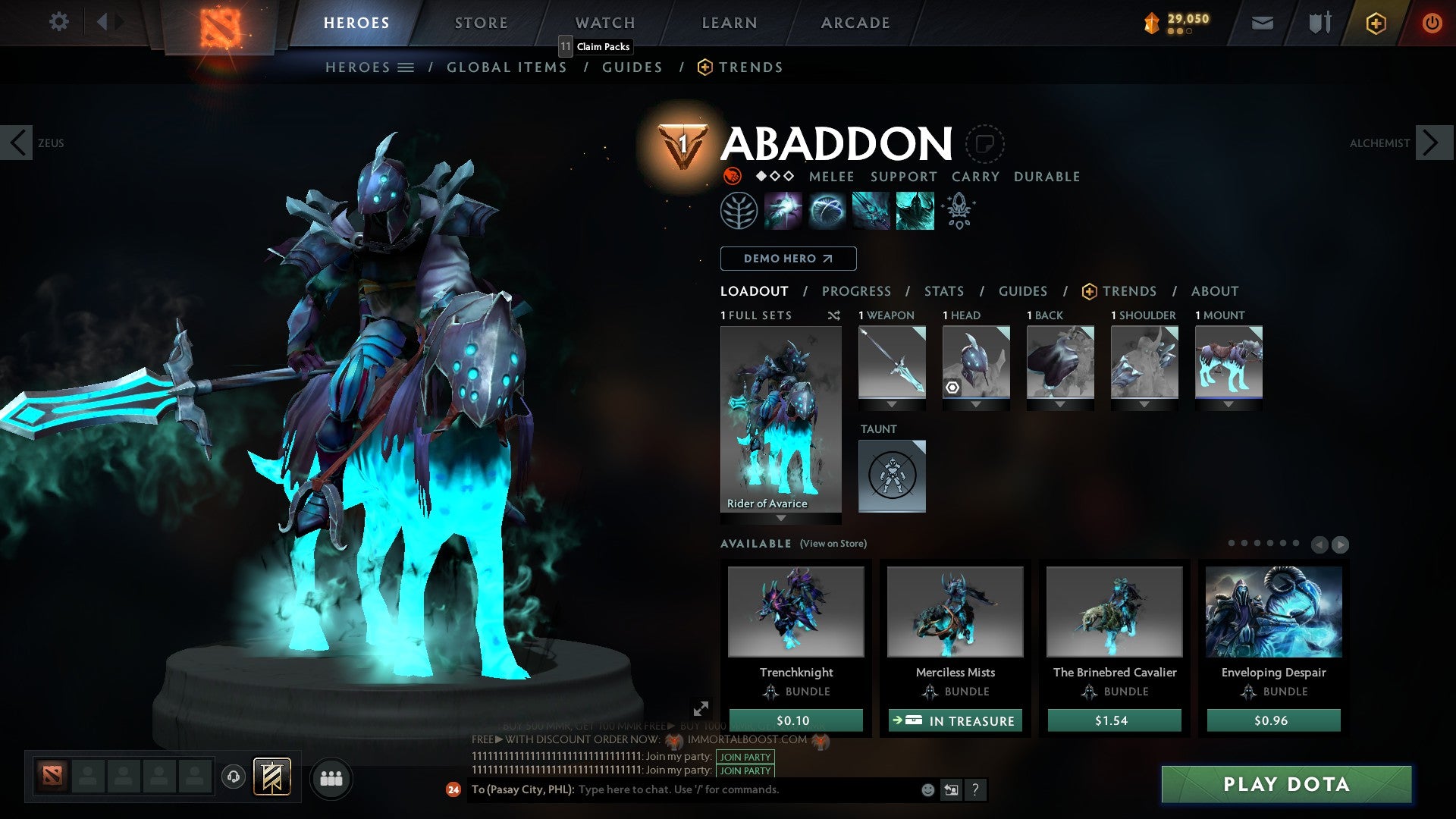Select the Trenchknight bundle thumbnail

click(796, 612)
